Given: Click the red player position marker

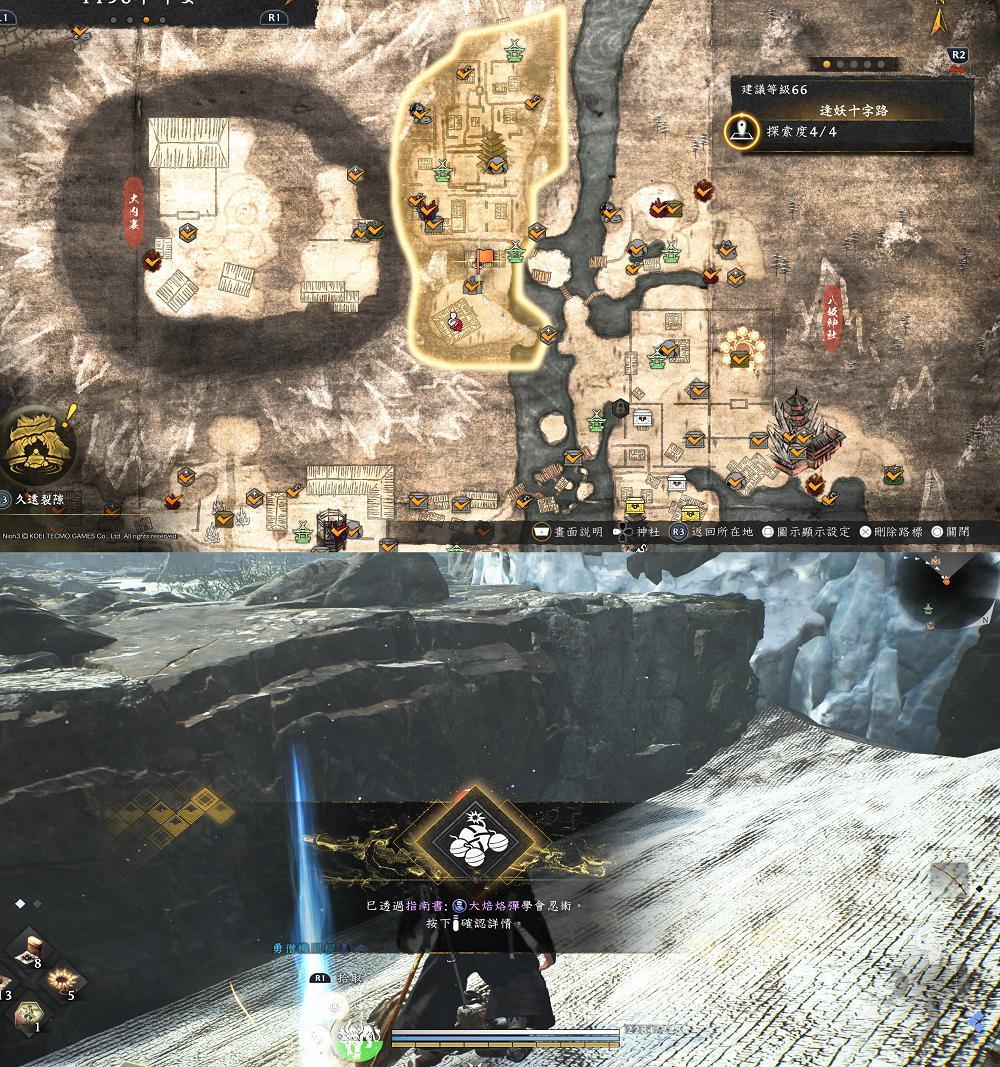Looking at the screenshot, I should 454,320.
